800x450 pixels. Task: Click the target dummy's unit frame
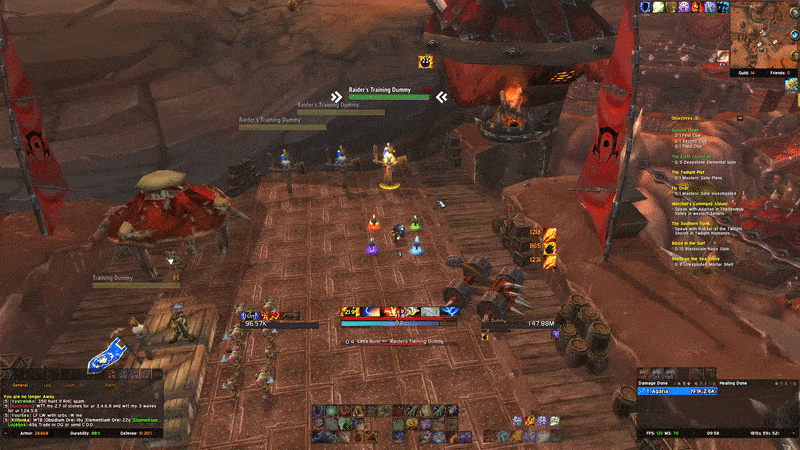point(522,323)
